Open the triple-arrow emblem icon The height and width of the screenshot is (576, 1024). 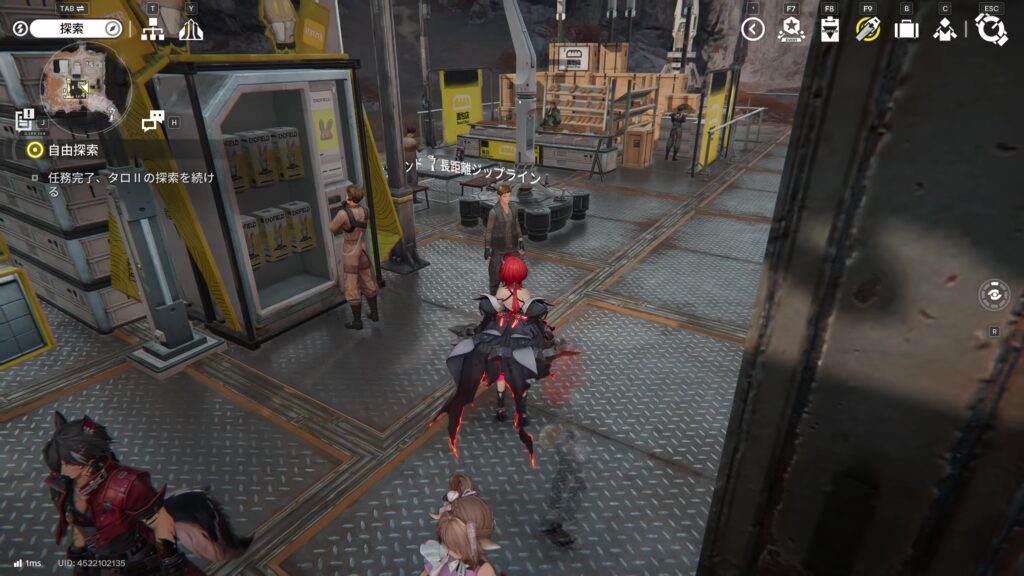point(191,30)
